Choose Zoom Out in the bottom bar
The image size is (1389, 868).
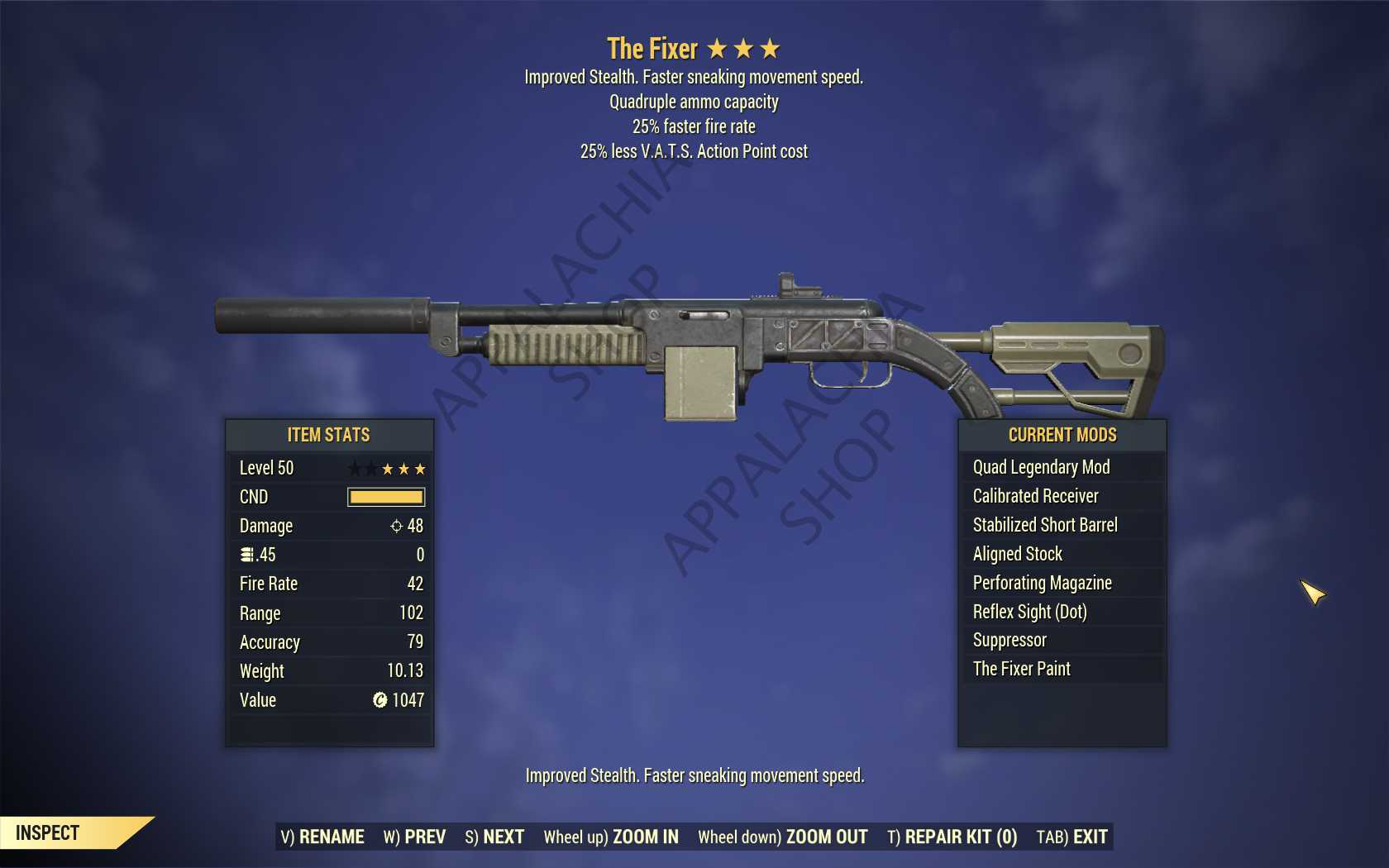point(782,837)
